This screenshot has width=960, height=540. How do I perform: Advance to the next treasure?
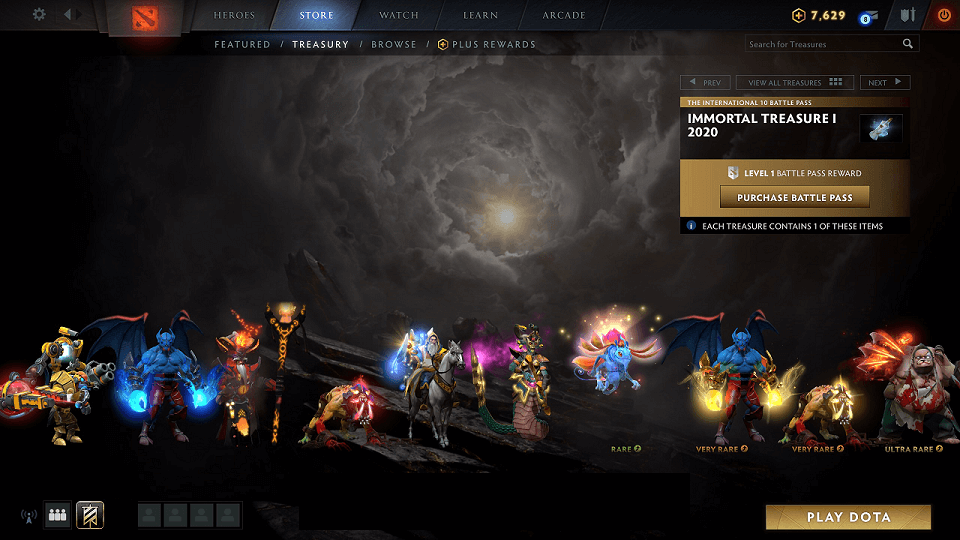(x=884, y=83)
